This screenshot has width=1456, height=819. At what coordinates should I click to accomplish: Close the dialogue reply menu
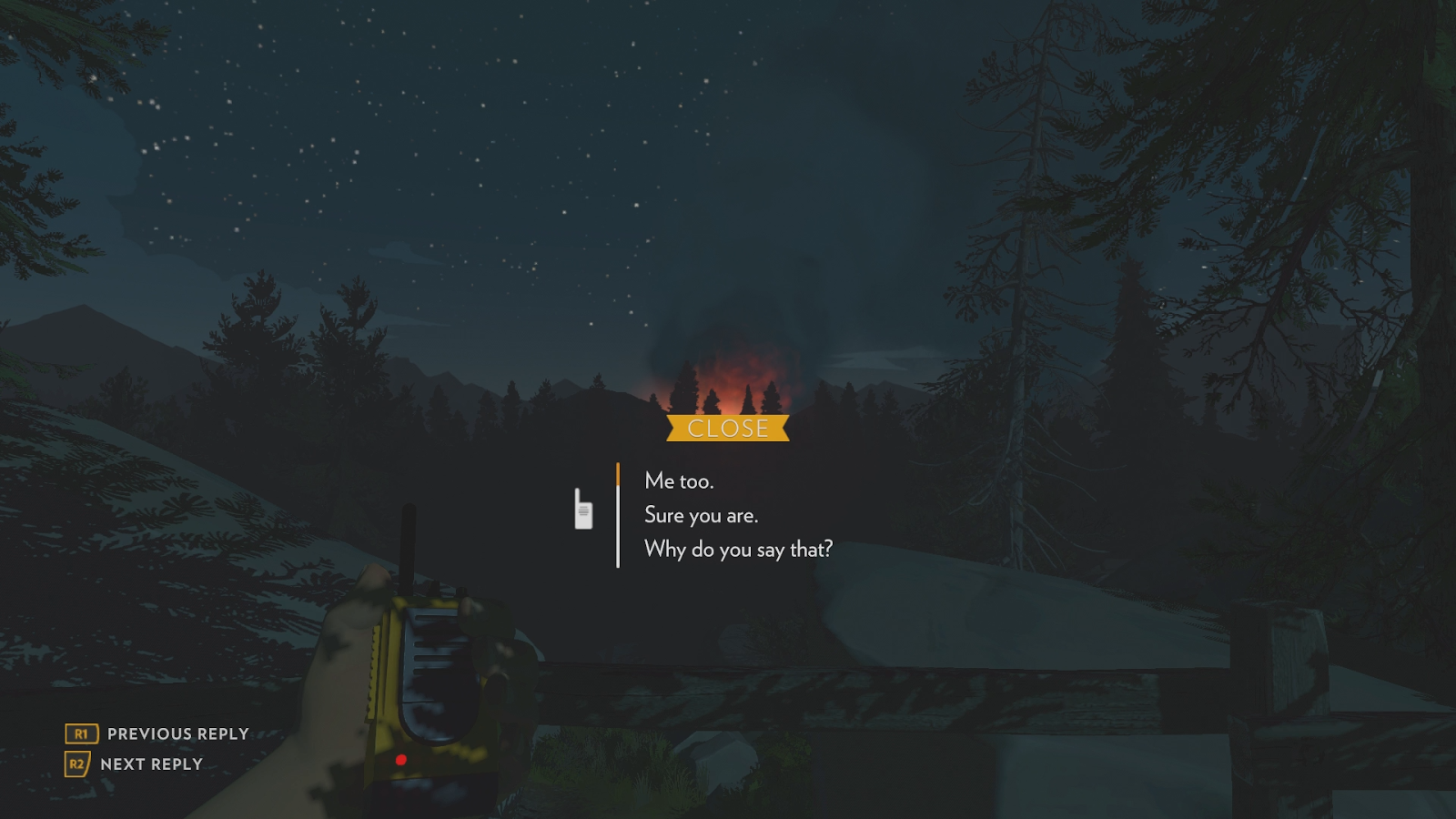(727, 429)
